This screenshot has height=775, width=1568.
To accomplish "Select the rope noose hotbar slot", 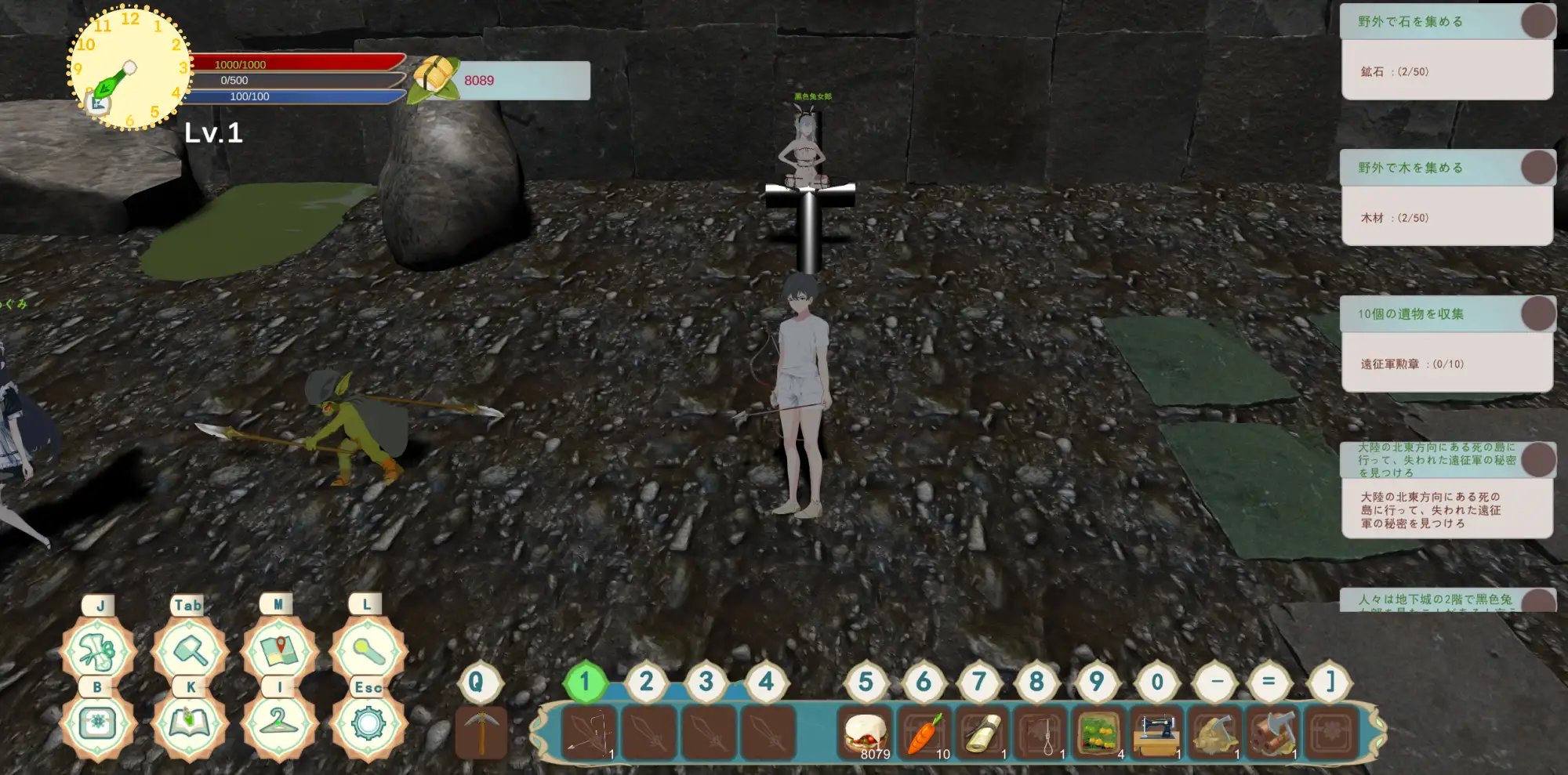I will click(1040, 733).
